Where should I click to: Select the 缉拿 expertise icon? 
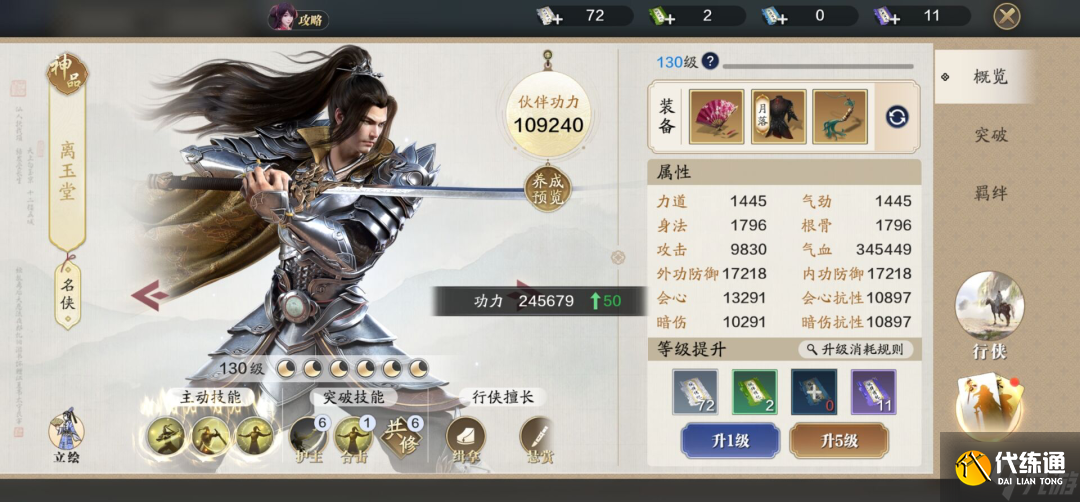(465, 437)
